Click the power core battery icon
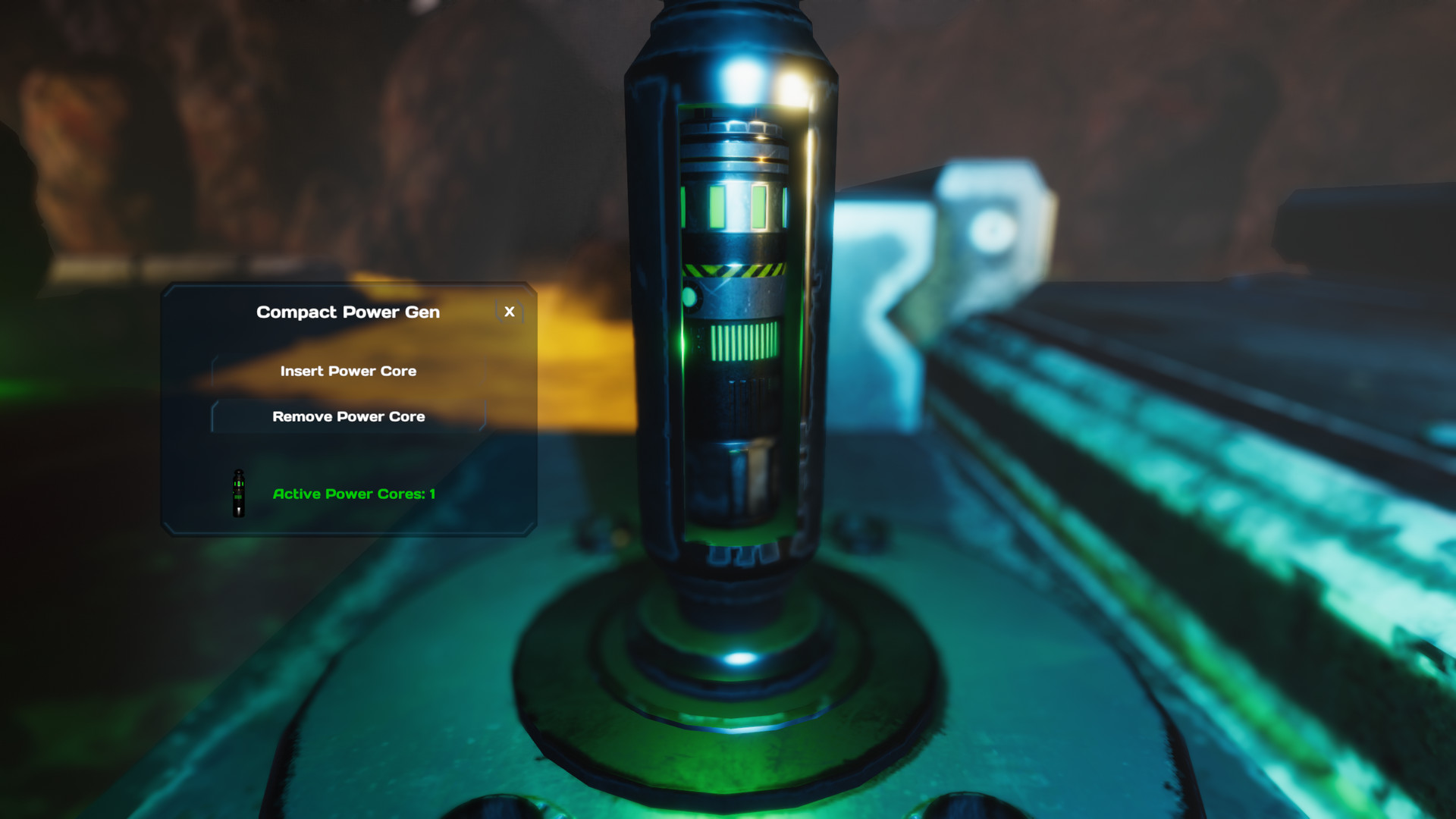Image resolution: width=1456 pixels, height=819 pixels. (237, 494)
